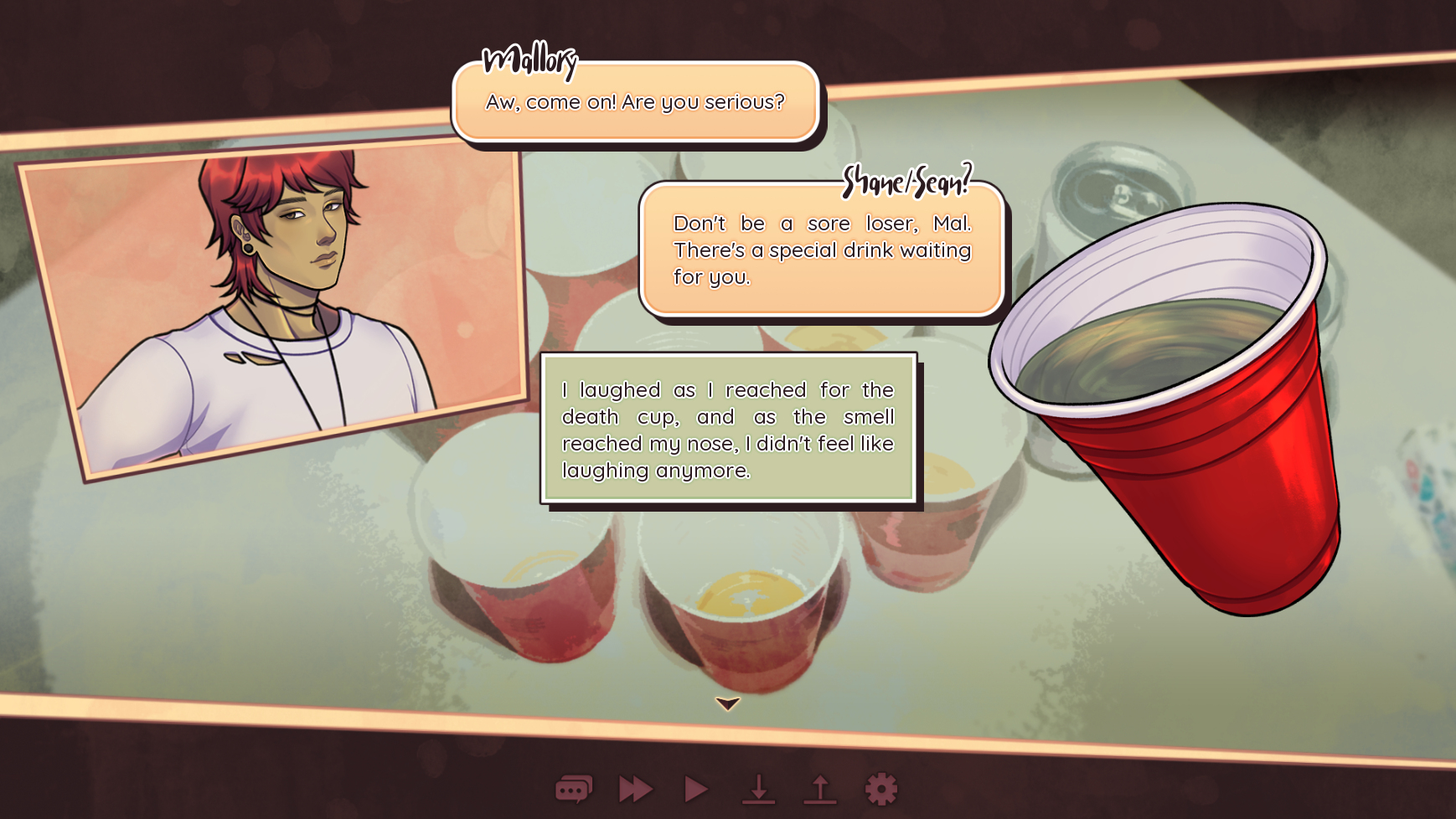Start auto-play with the play arrow
Viewport: 1456px width, 819px height.
696,789
